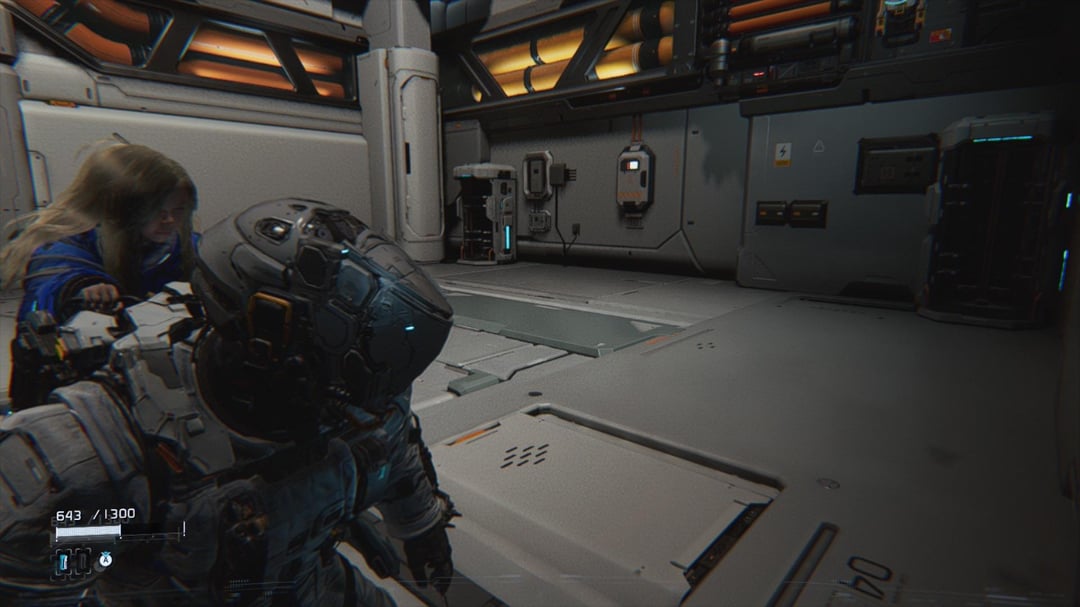The image size is (1080, 607).
Task: Select the glowing blue consumable slot
Action: tap(64, 561)
